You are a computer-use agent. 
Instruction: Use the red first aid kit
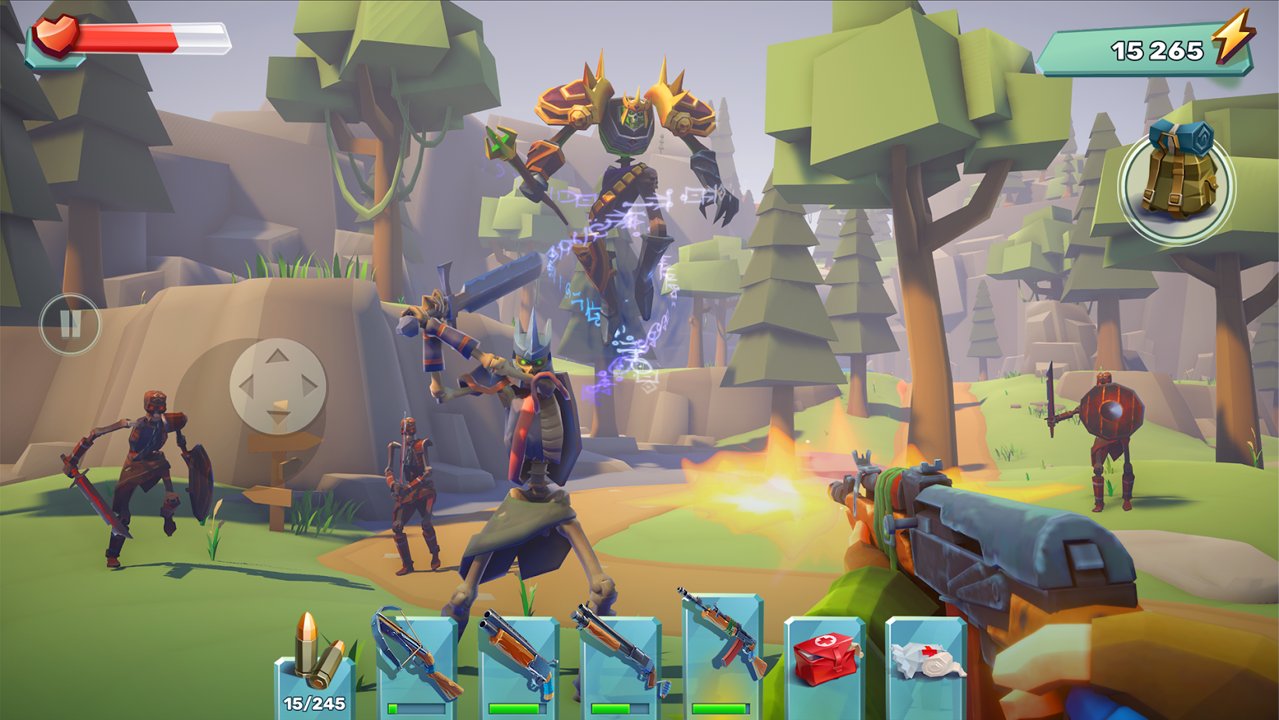point(824,662)
